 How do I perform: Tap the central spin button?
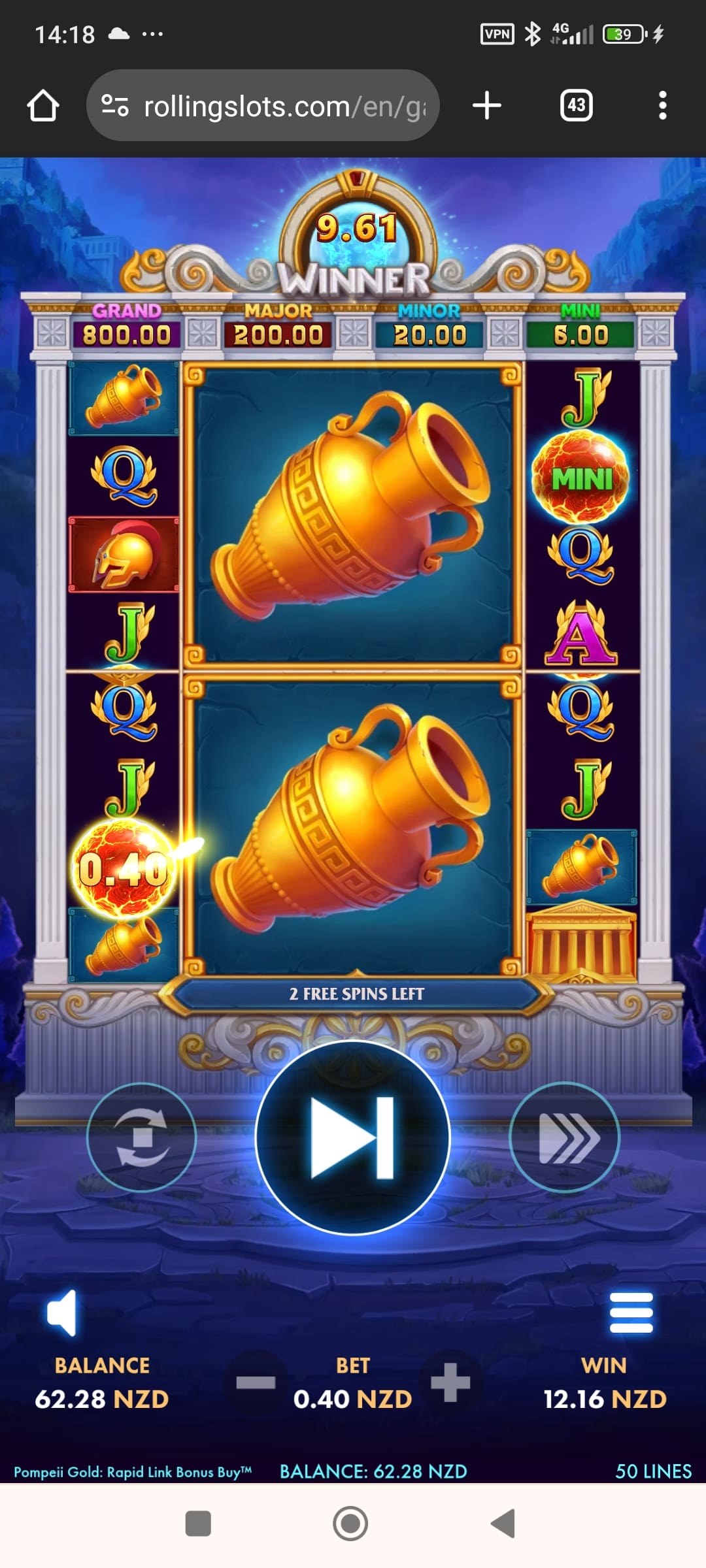(x=352, y=1137)
